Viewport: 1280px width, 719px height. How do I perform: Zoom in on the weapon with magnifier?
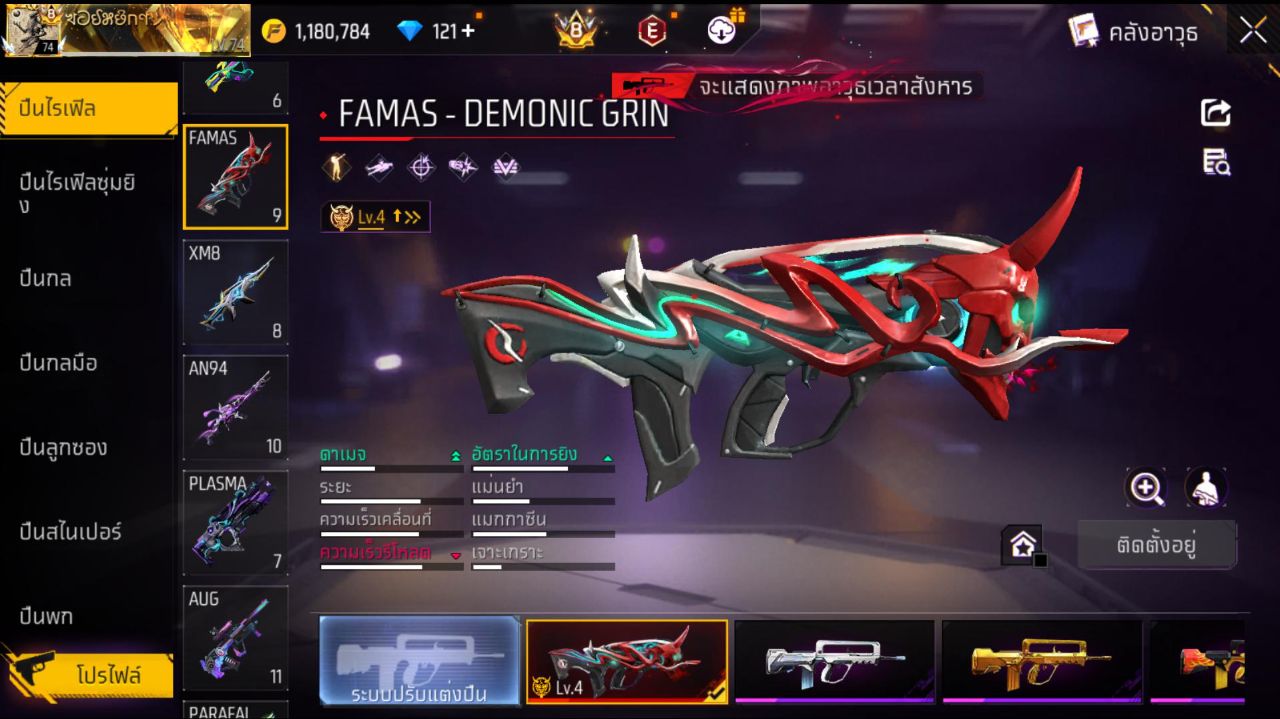(1146, 488)
